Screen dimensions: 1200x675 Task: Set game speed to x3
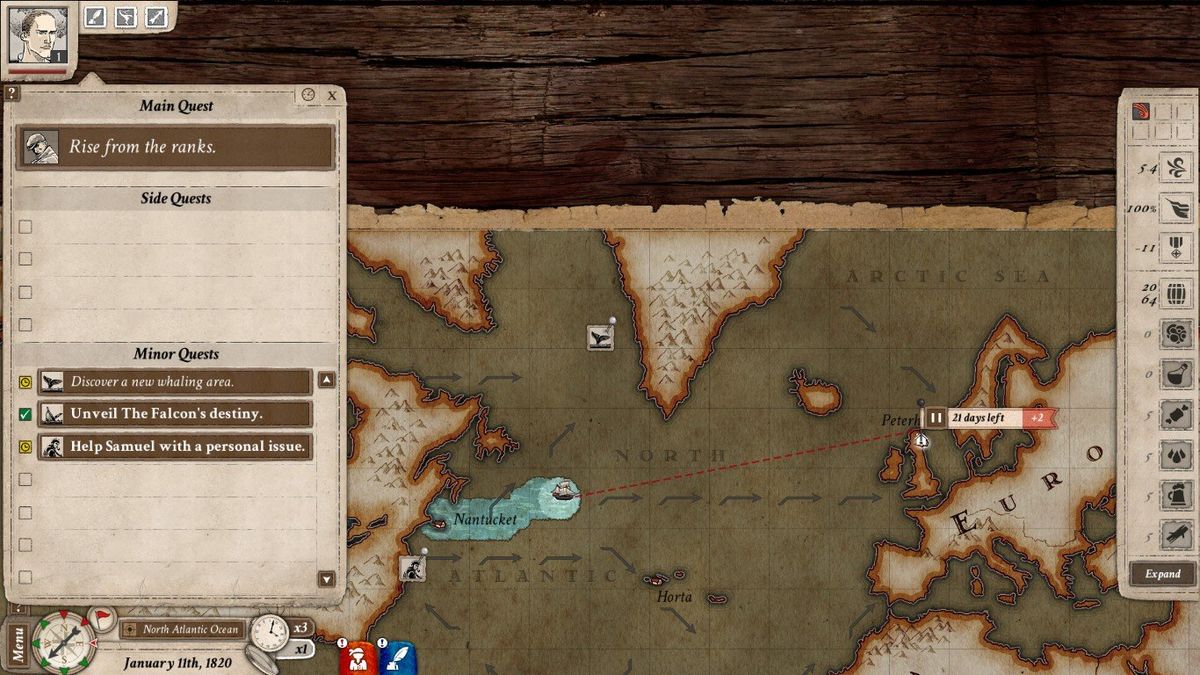298,628
